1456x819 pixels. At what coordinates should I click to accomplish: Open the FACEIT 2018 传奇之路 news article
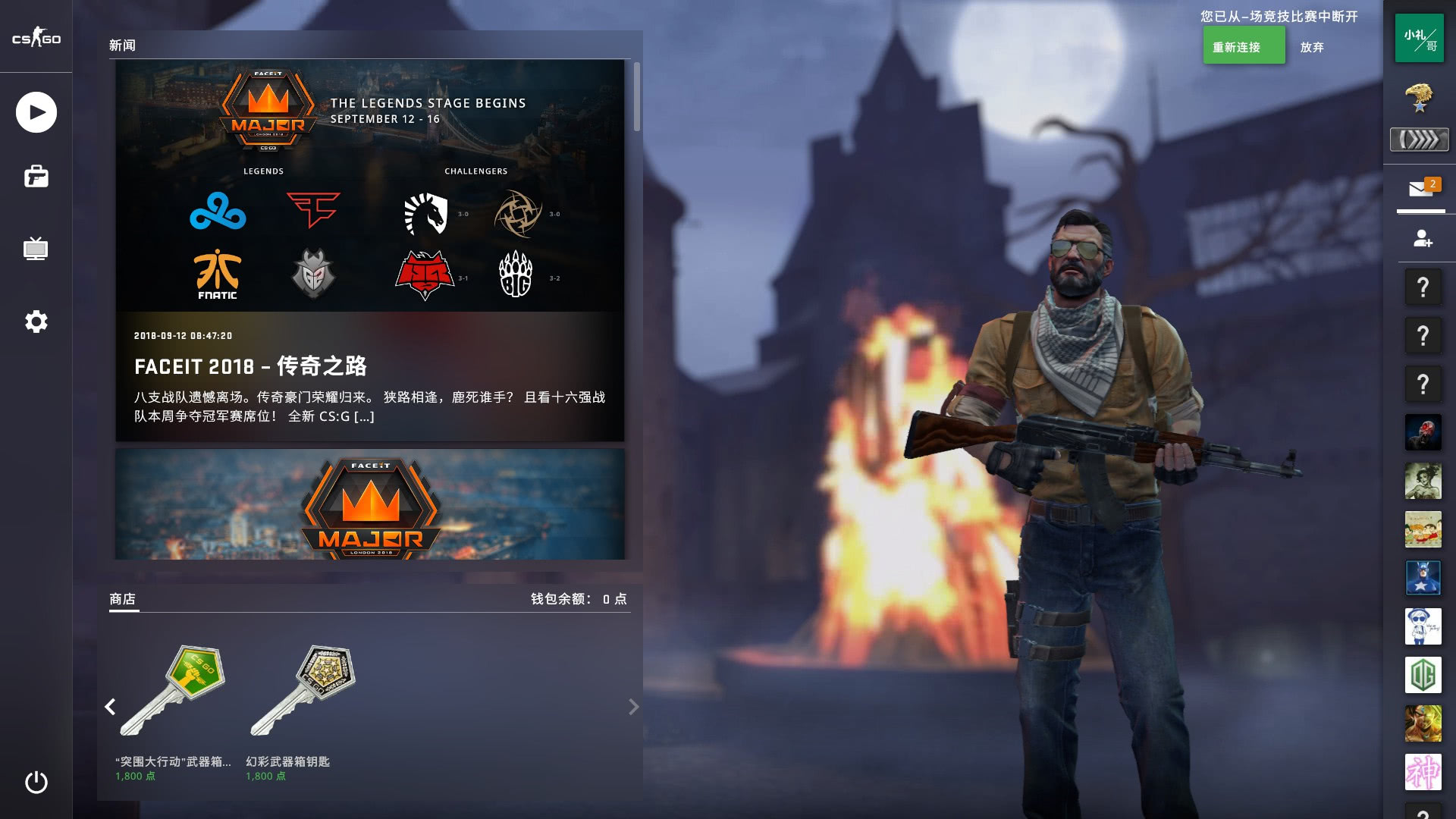pos(253,366)
